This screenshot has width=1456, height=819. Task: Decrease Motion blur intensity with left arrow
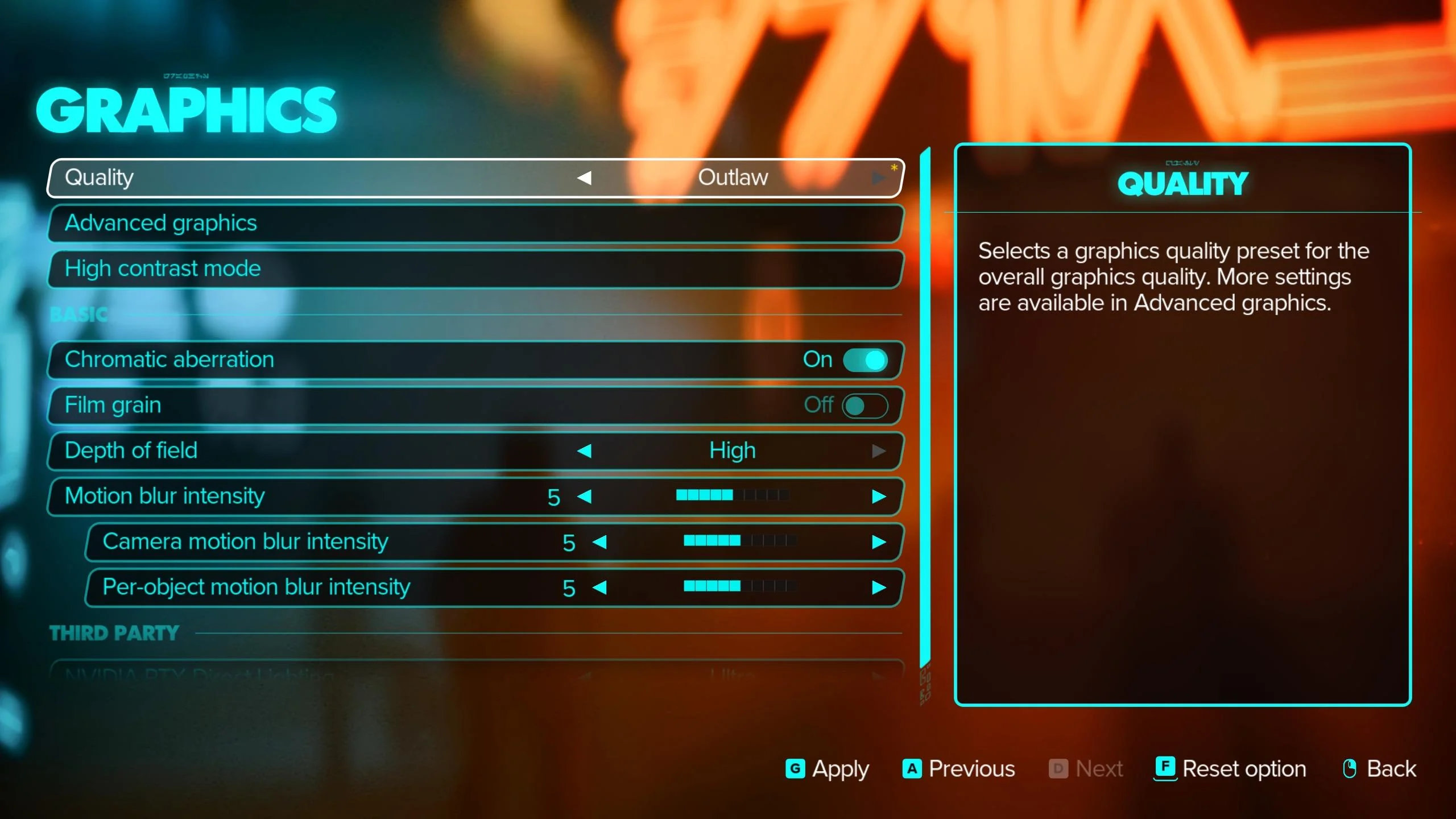(584, 497)
